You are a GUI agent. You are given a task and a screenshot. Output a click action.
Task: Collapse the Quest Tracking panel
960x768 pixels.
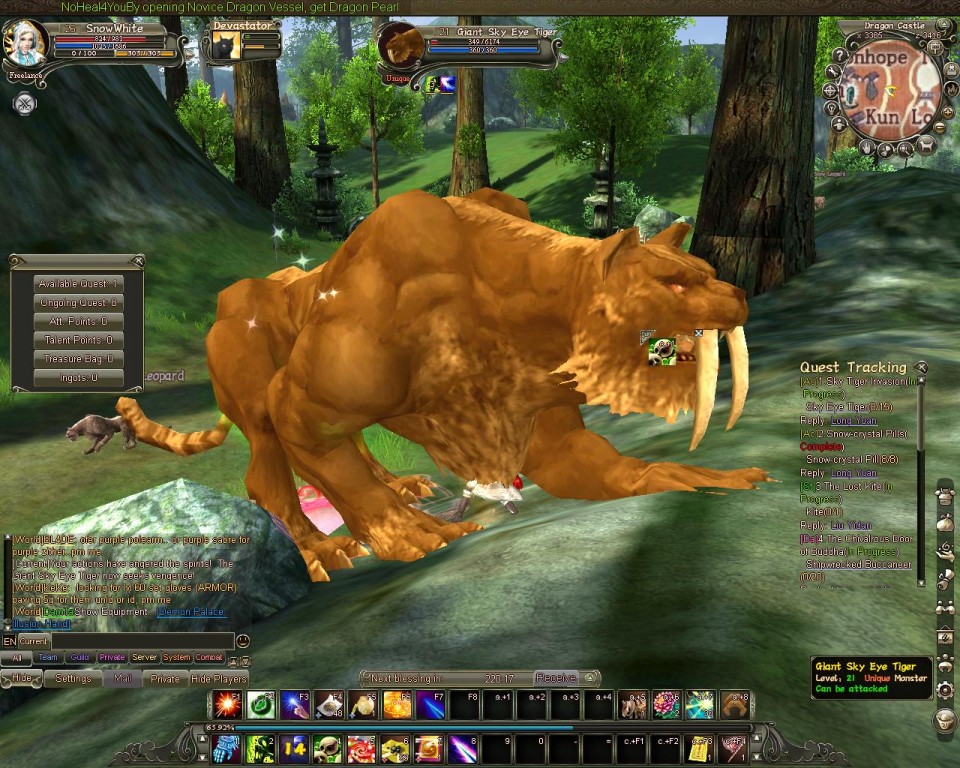pyautogui.click(x=921, y=368)
